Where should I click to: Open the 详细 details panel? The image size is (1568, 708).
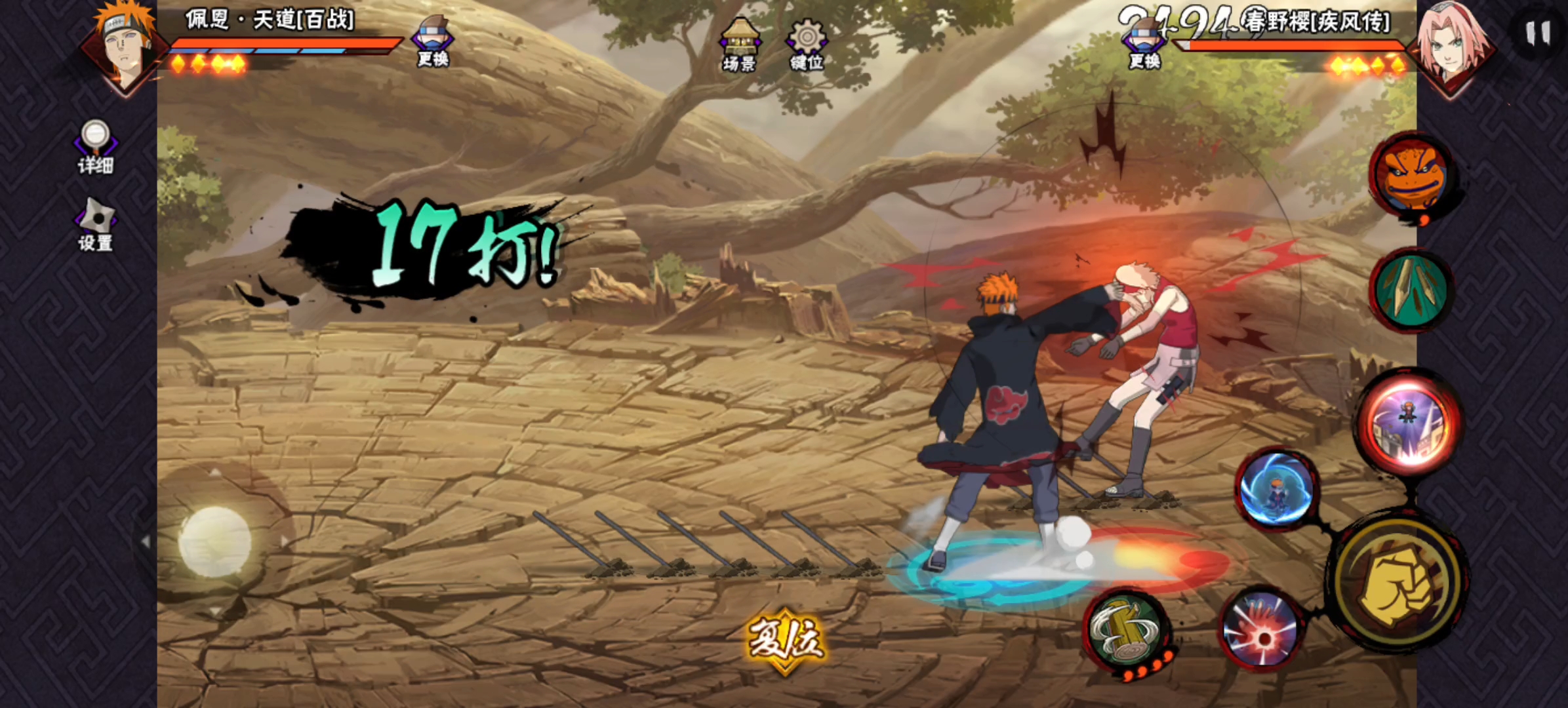coord(96,147)
